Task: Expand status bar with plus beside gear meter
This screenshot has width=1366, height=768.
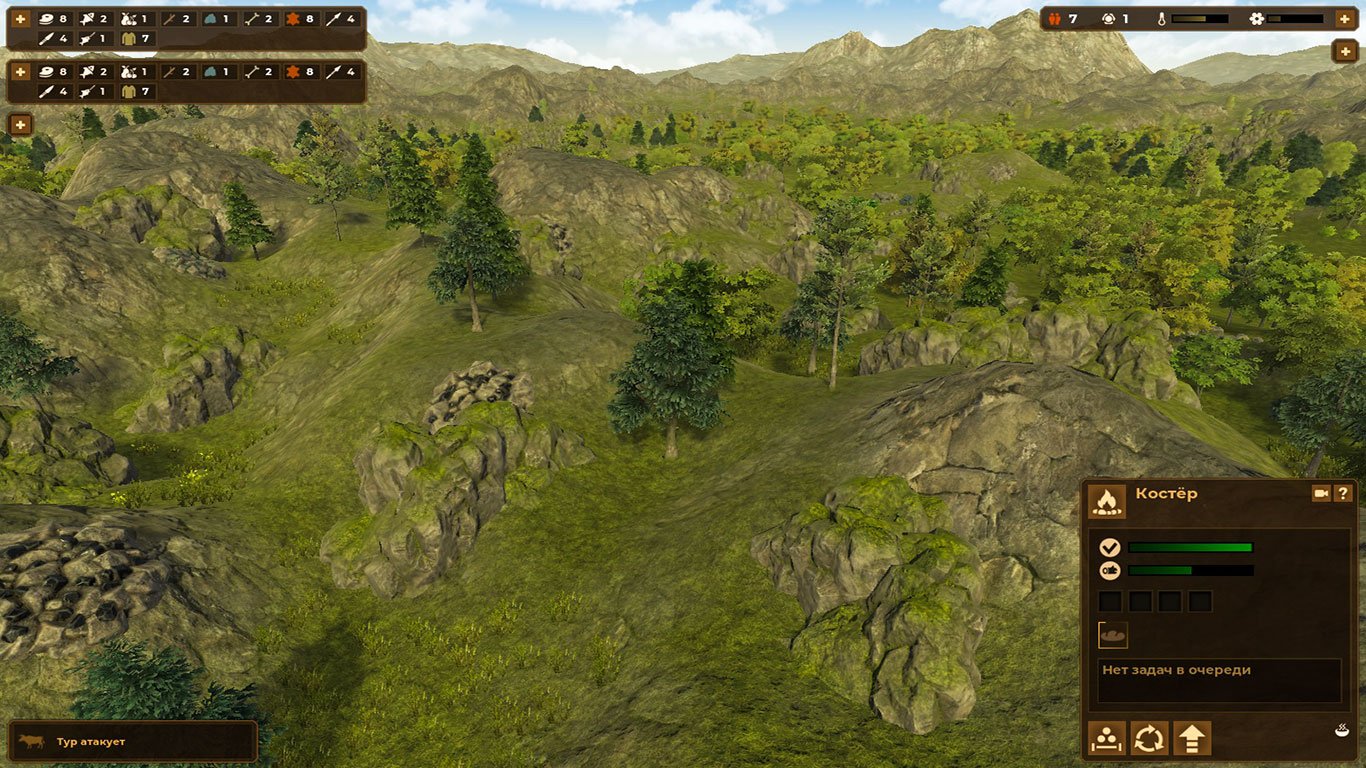Action: (1344, 19)
